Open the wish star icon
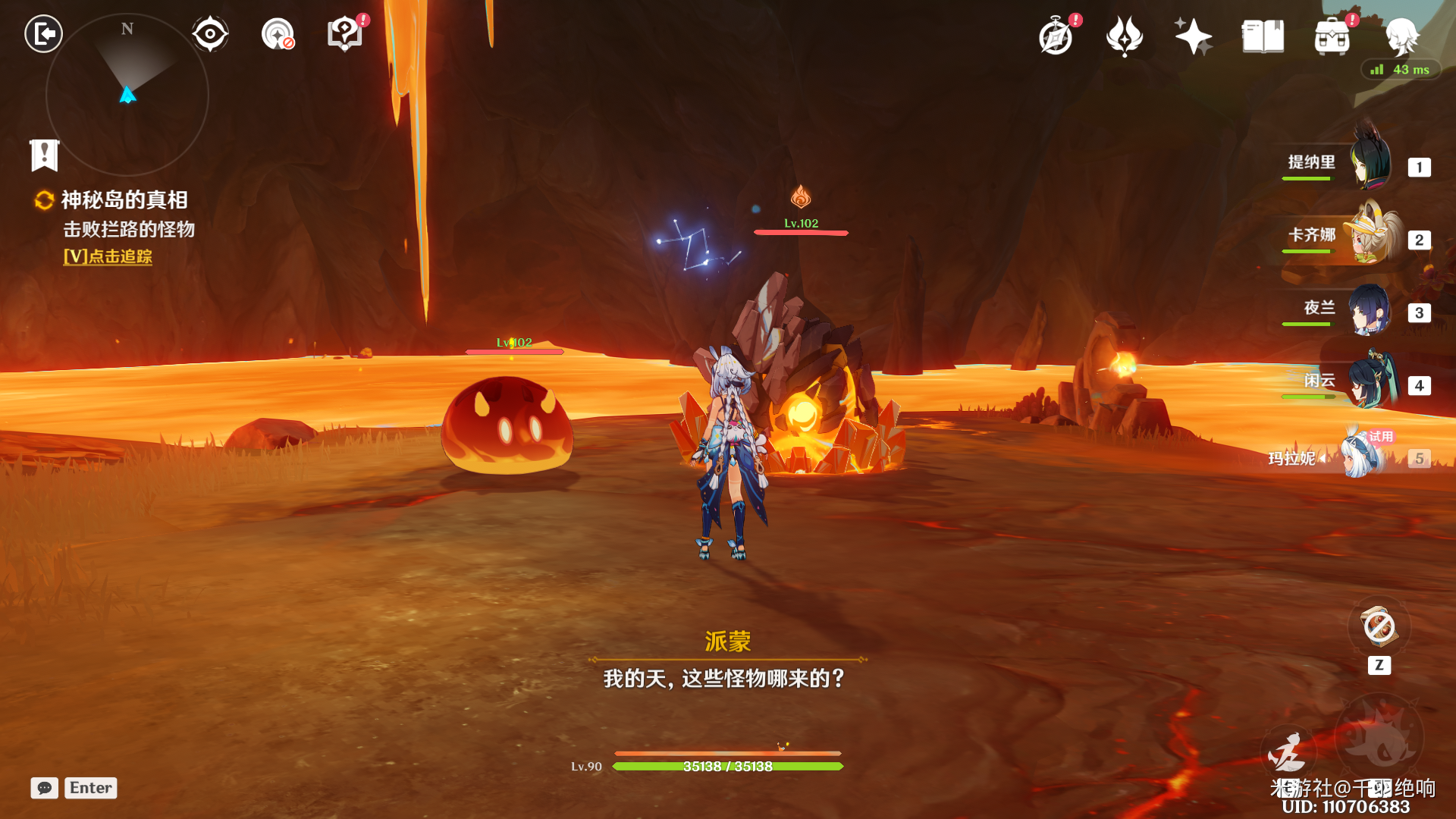The height and width of the screenshot is (819, 1456). pos(1192,36)
